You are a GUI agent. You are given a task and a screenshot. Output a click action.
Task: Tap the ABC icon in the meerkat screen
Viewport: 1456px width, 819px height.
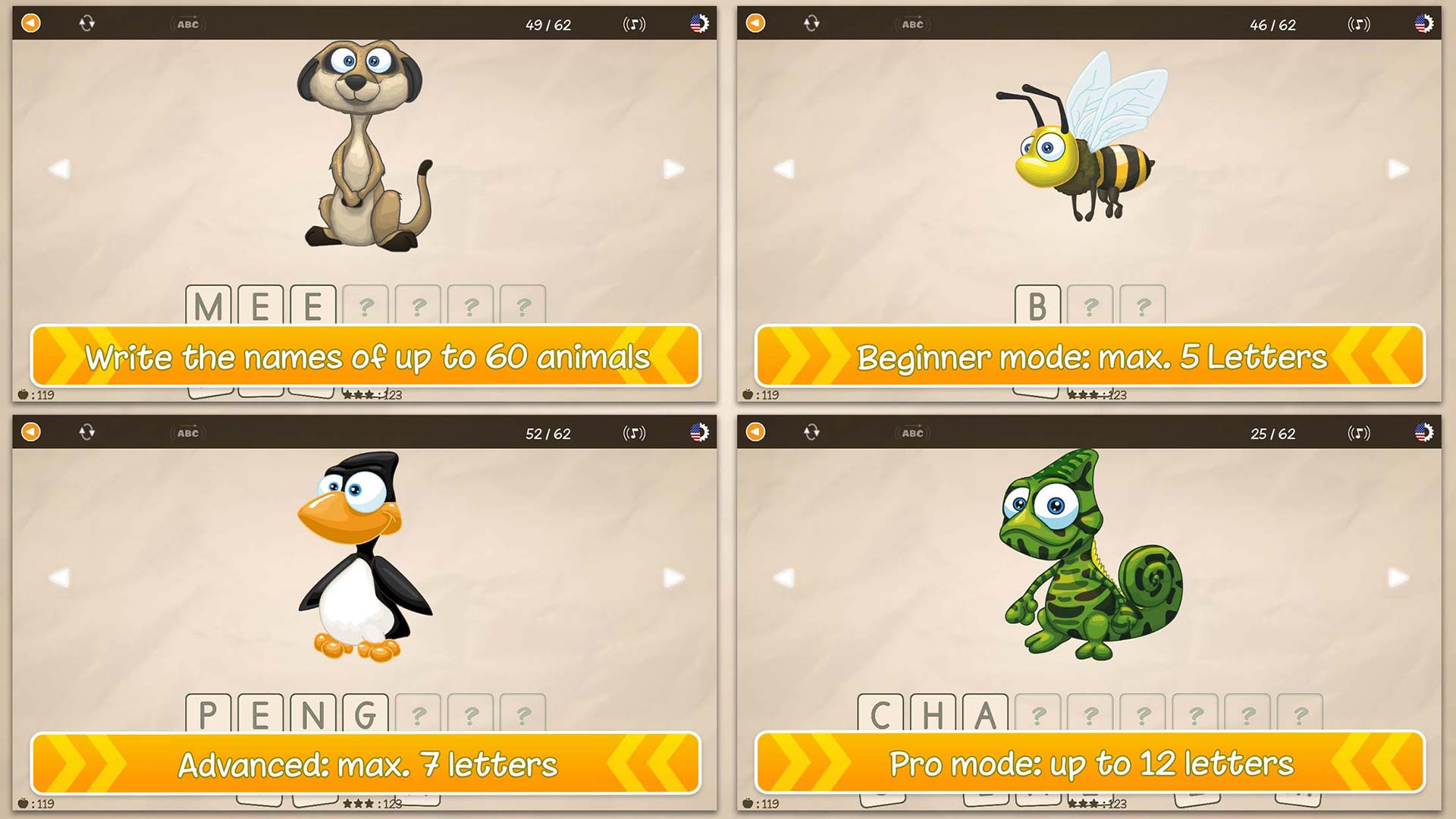(187, 24)
